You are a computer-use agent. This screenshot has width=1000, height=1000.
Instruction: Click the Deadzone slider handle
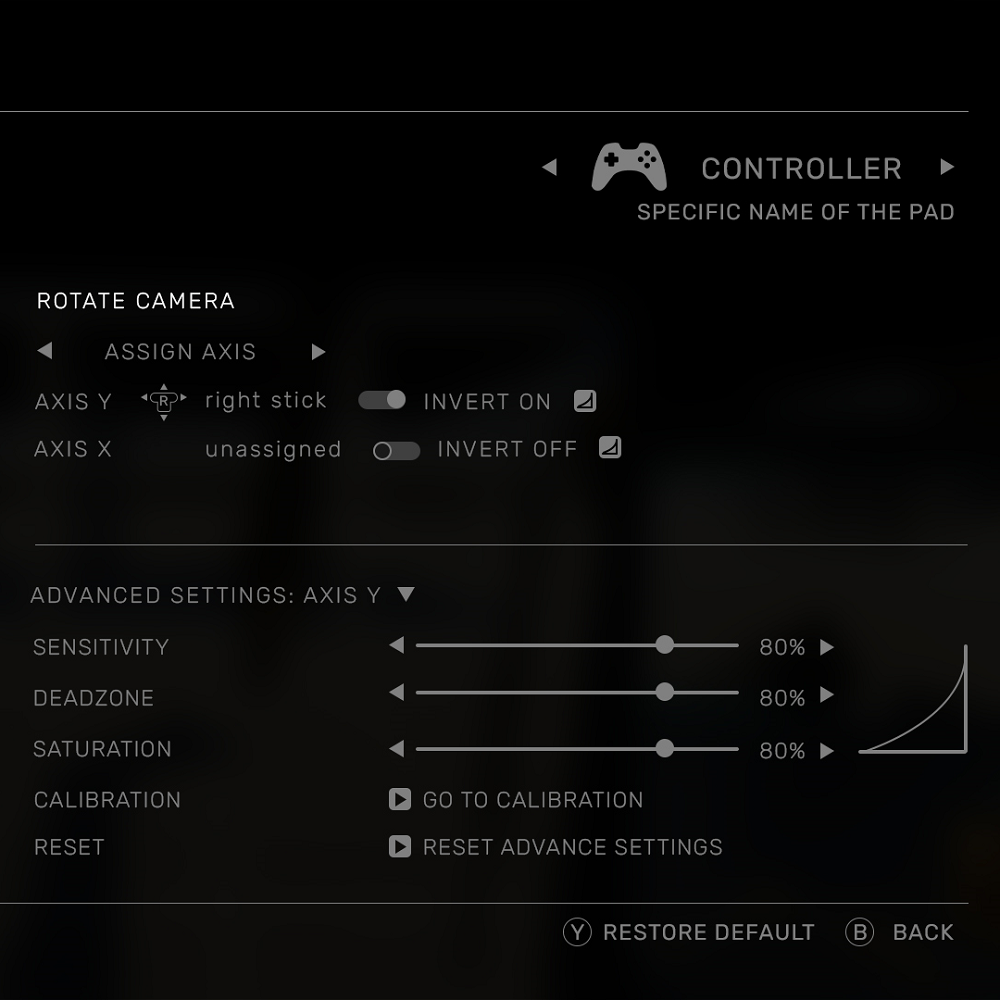665,692
